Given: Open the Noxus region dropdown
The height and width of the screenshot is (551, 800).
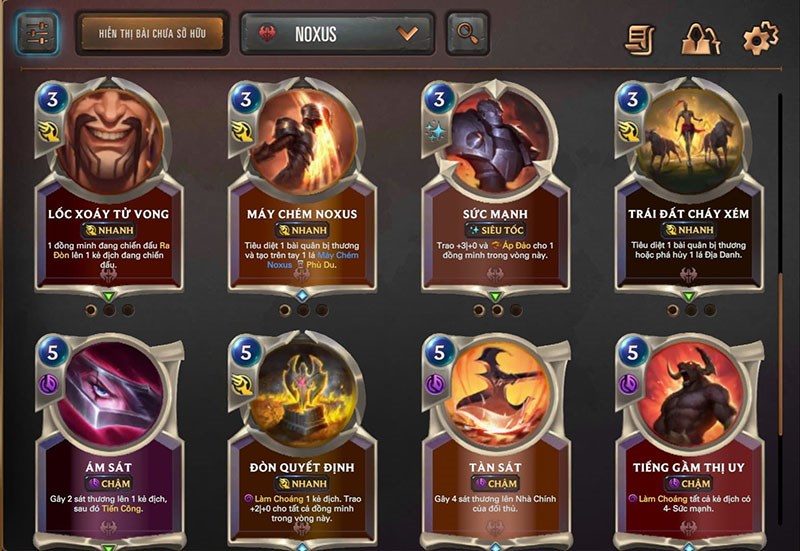Looking at the screenshot, I should [337, 34].
